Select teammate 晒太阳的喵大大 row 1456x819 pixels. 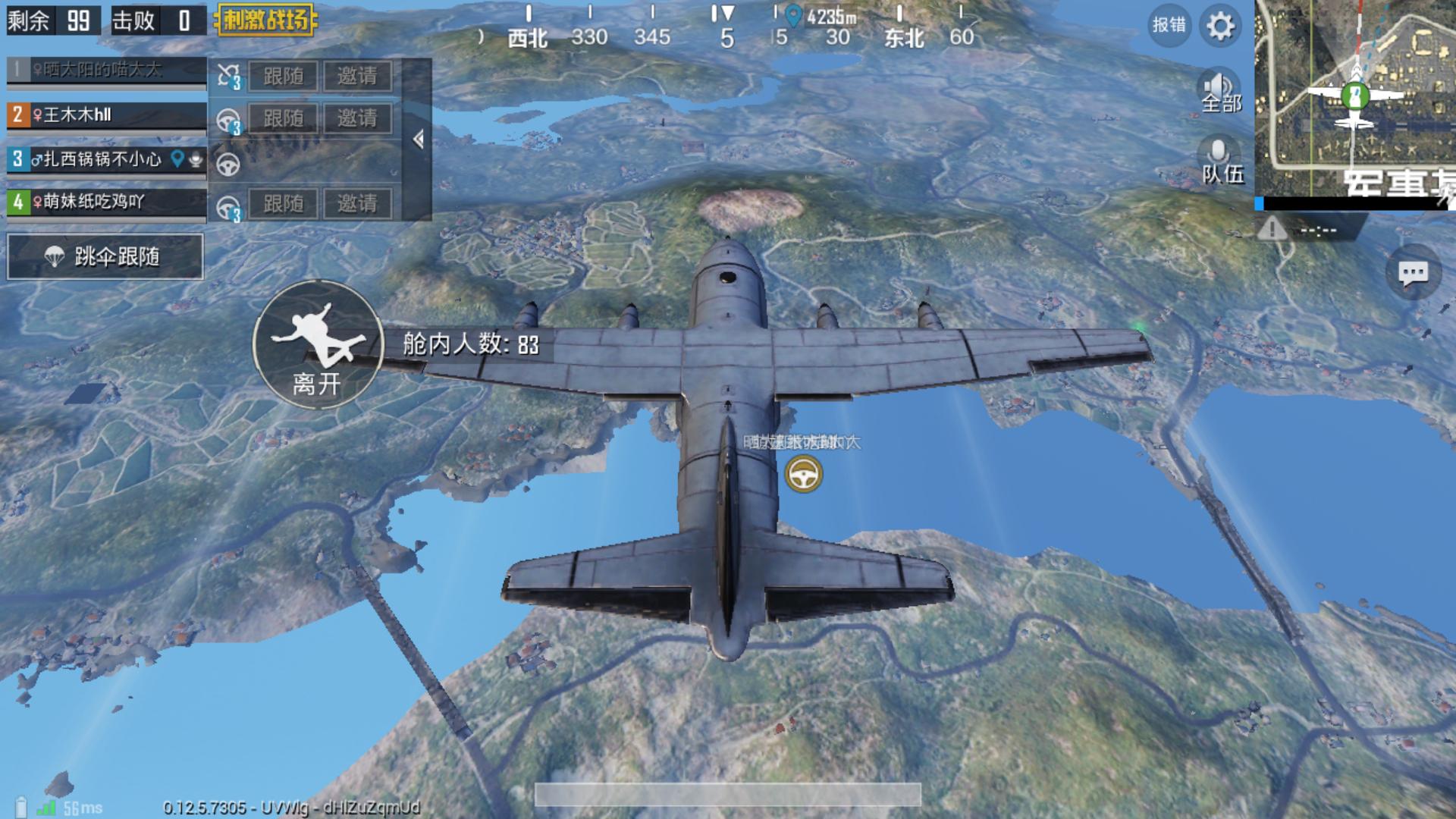106,71
